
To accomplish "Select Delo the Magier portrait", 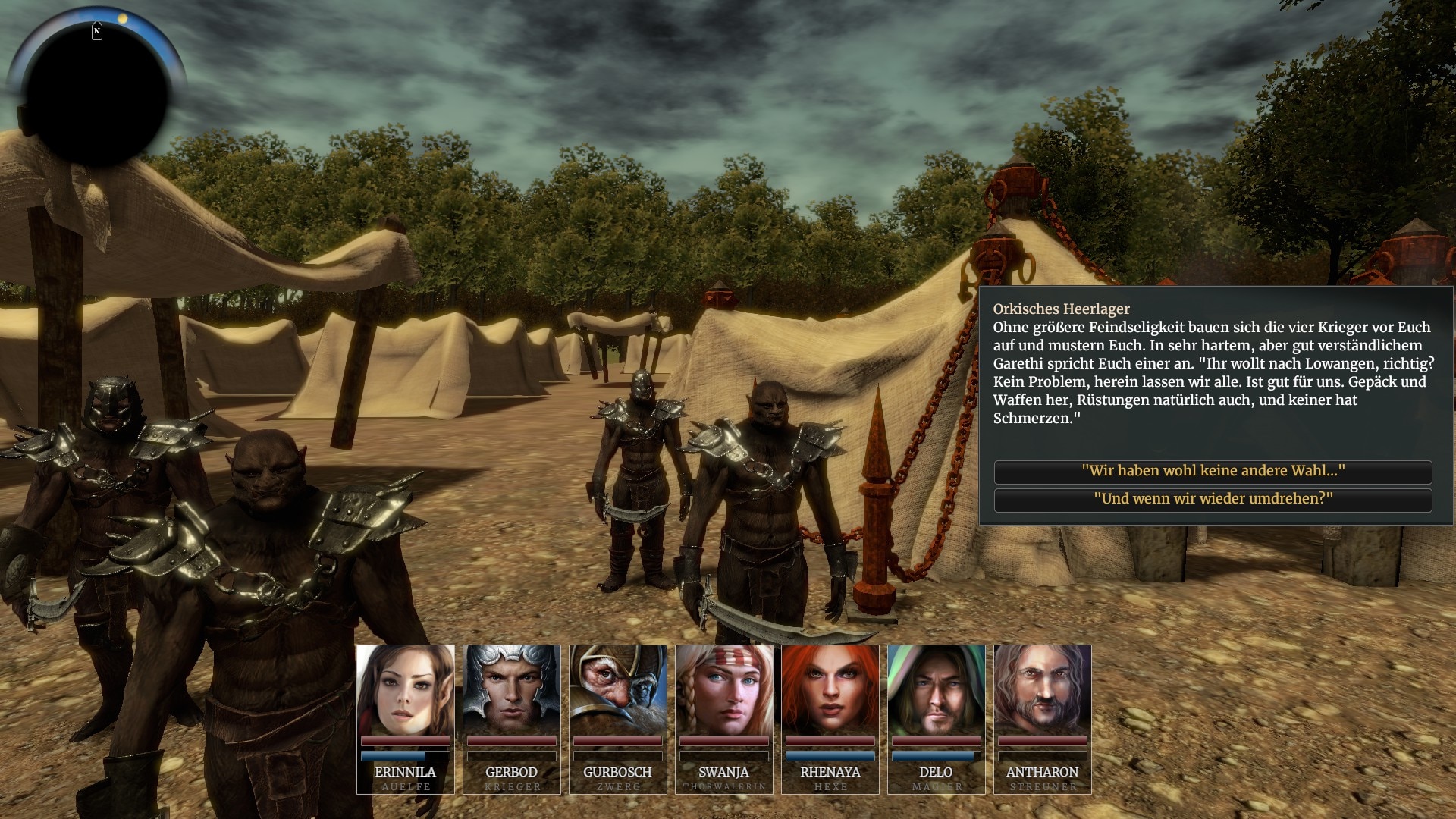I will point(936,690).
